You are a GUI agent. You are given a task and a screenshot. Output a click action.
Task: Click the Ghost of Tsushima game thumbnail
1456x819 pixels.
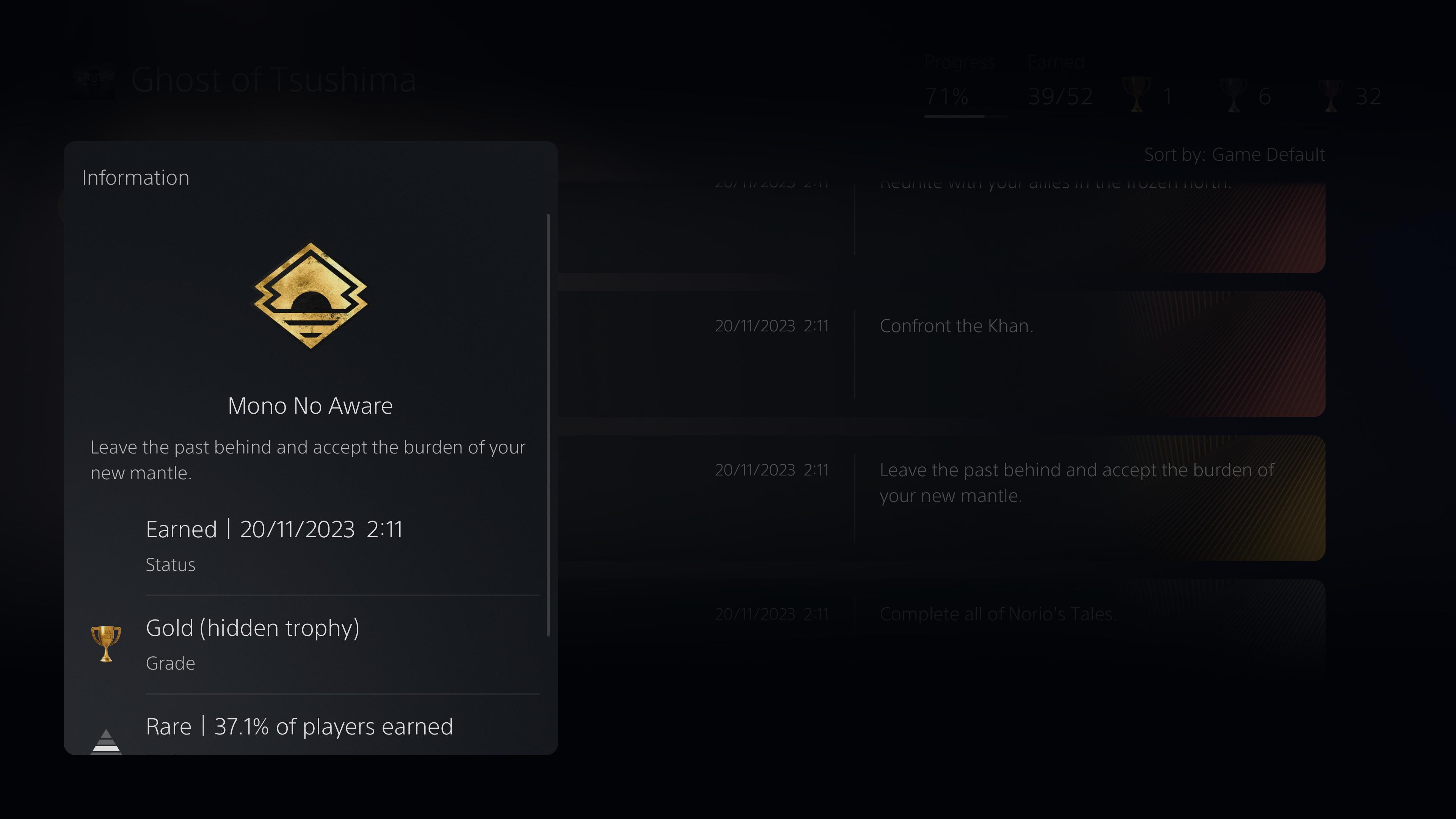pyautogui.click(x=94, y=81)
